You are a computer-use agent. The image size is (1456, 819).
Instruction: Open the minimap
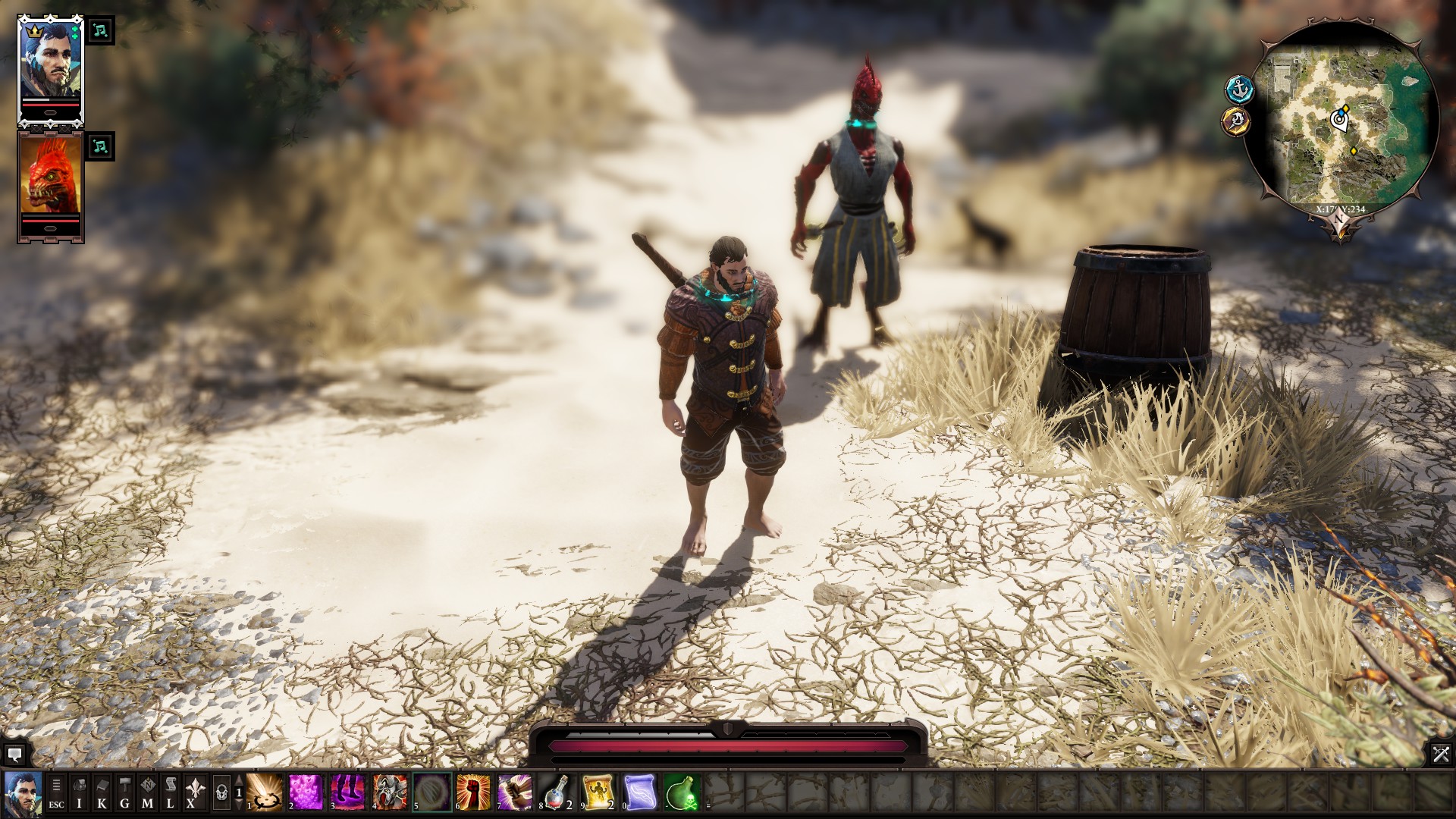tap(1343, 121)
